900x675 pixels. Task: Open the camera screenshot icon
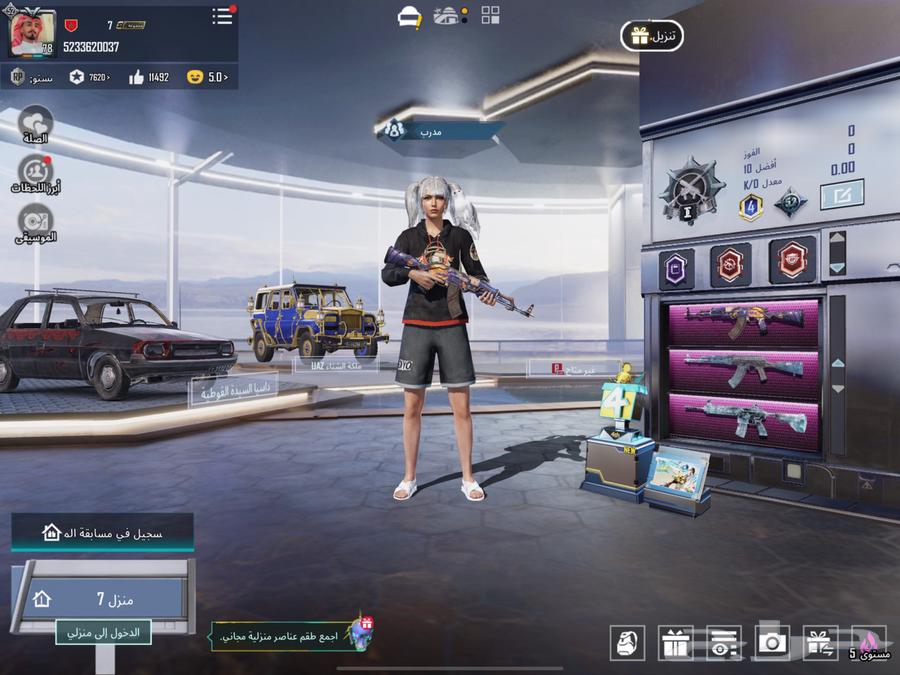coord(772,643)
